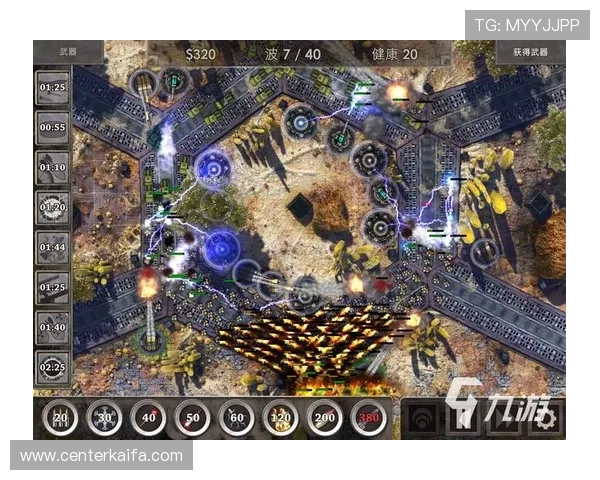This screenshot has height=480, width=600.
Task: Select the 120-cost tower
Action: (282, 418)
